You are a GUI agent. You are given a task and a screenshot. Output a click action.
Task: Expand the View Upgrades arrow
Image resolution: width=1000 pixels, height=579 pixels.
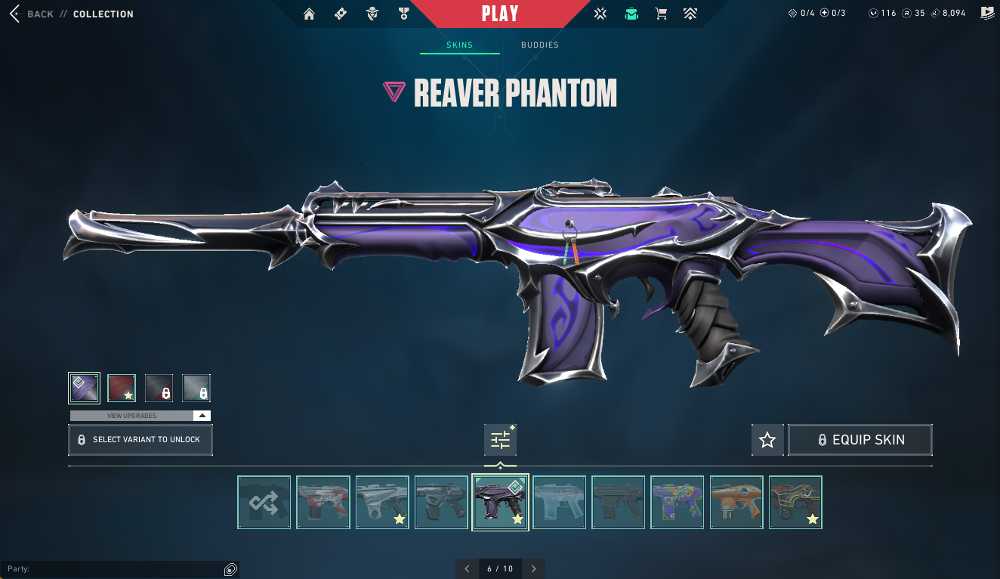(x=202, y=415)
